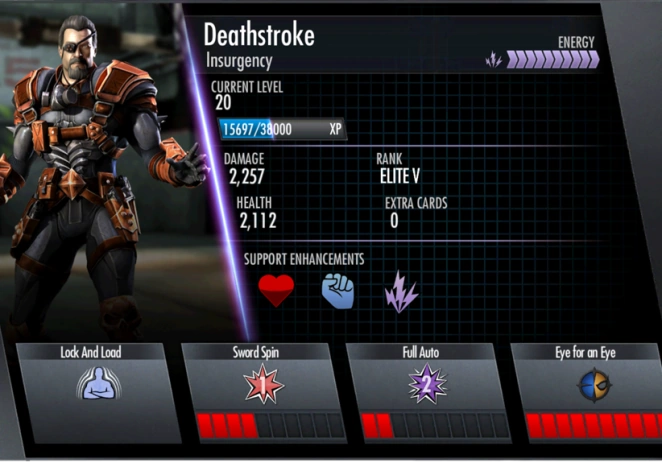Tap the blue fist damage enhancement
Image resolution: width=662 pixels, height=463 pixels.
339,291
